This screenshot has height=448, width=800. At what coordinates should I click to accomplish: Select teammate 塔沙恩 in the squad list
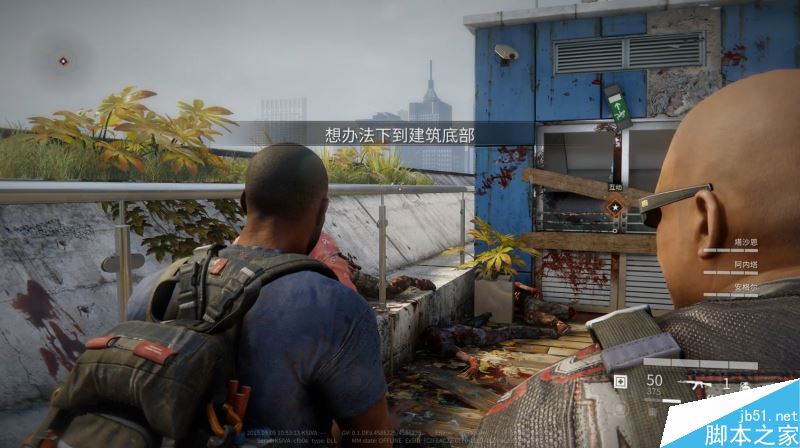(x=744, y=241)
